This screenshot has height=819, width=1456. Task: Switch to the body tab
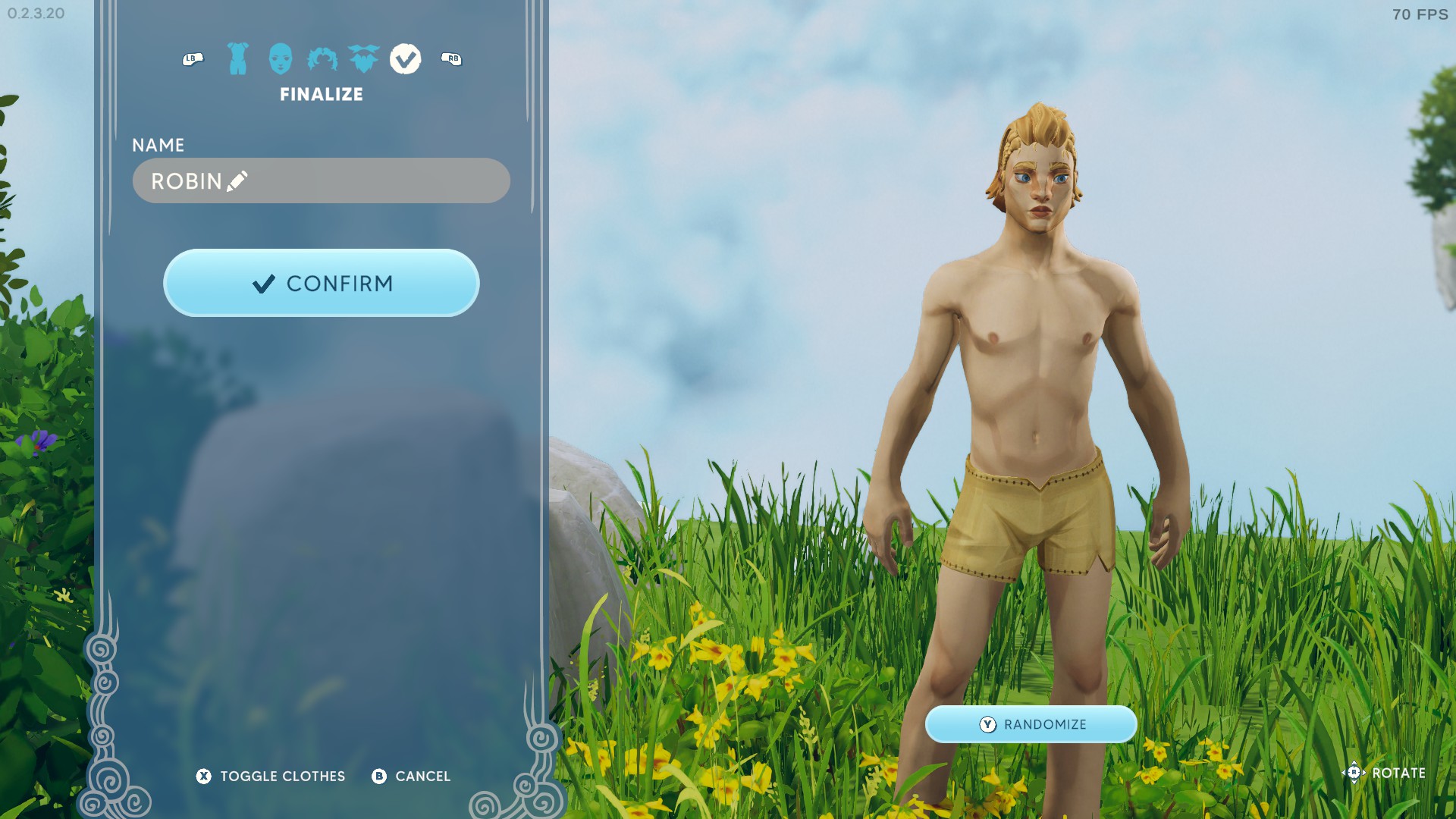point(238,58)
